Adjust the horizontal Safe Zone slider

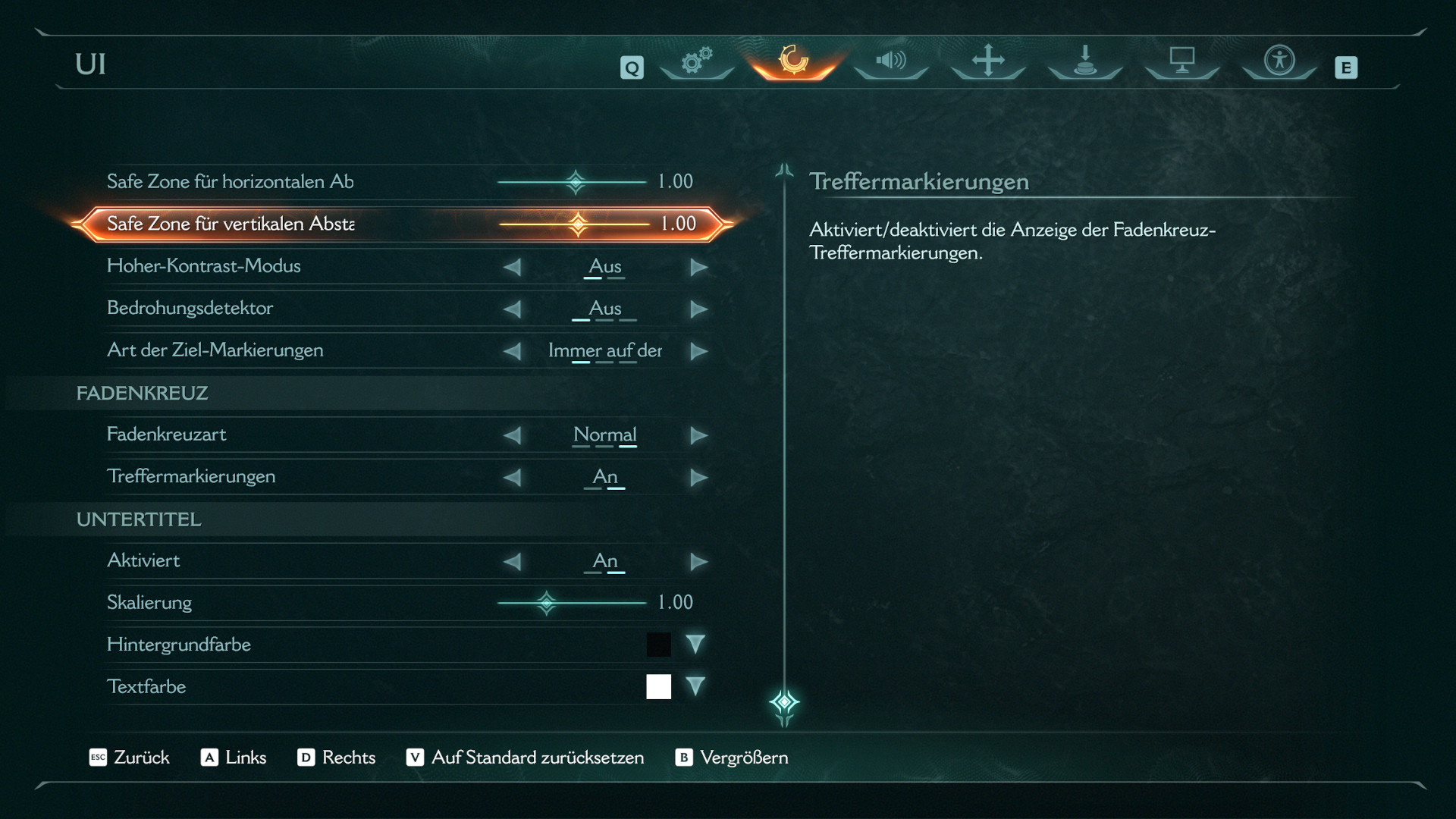(576, 182)
